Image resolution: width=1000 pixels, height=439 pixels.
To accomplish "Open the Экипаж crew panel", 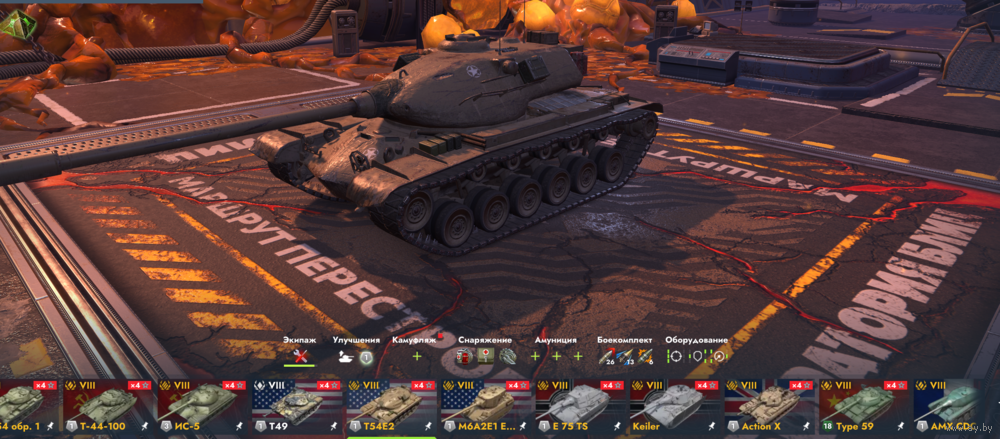I will (299, 355).
